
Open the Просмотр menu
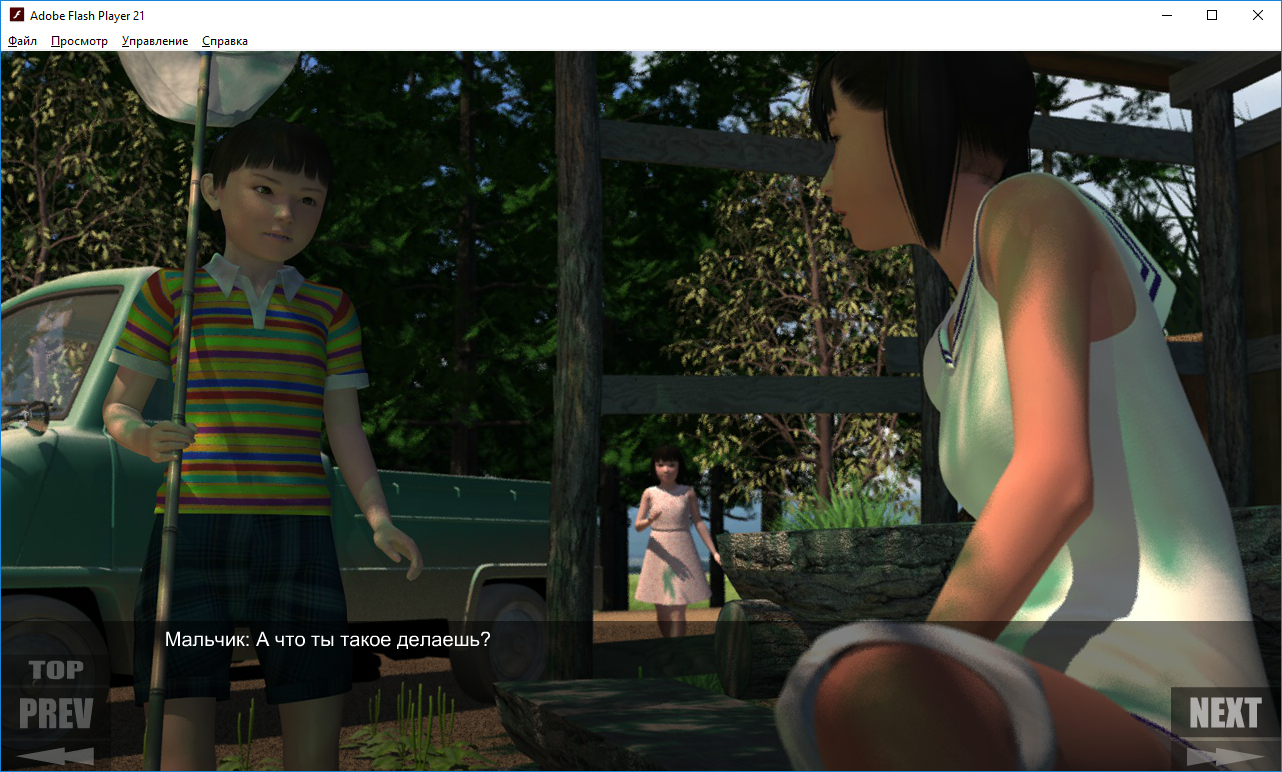click(79, 41)
